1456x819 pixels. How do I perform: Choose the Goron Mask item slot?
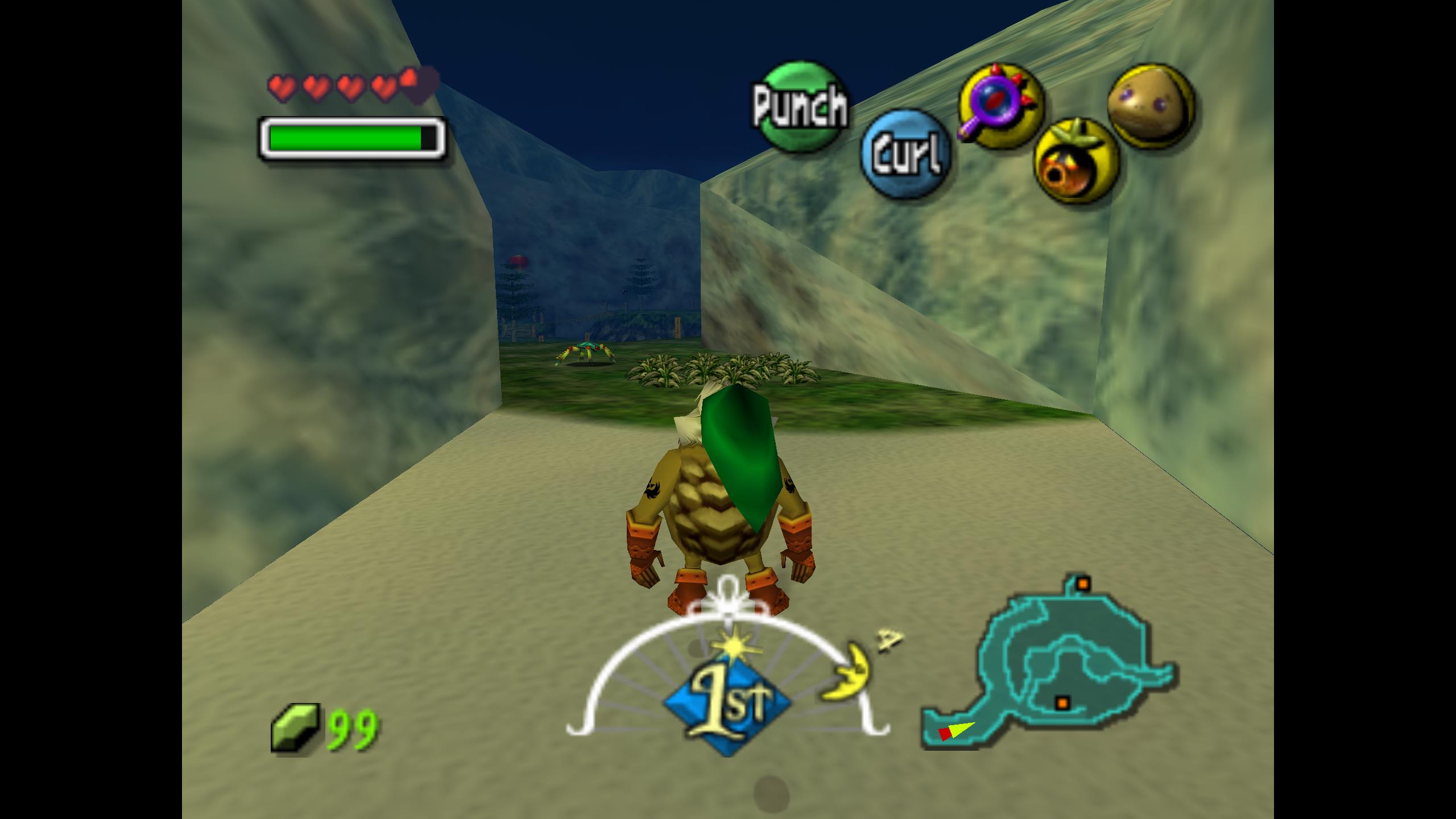tap(1151, 106)
